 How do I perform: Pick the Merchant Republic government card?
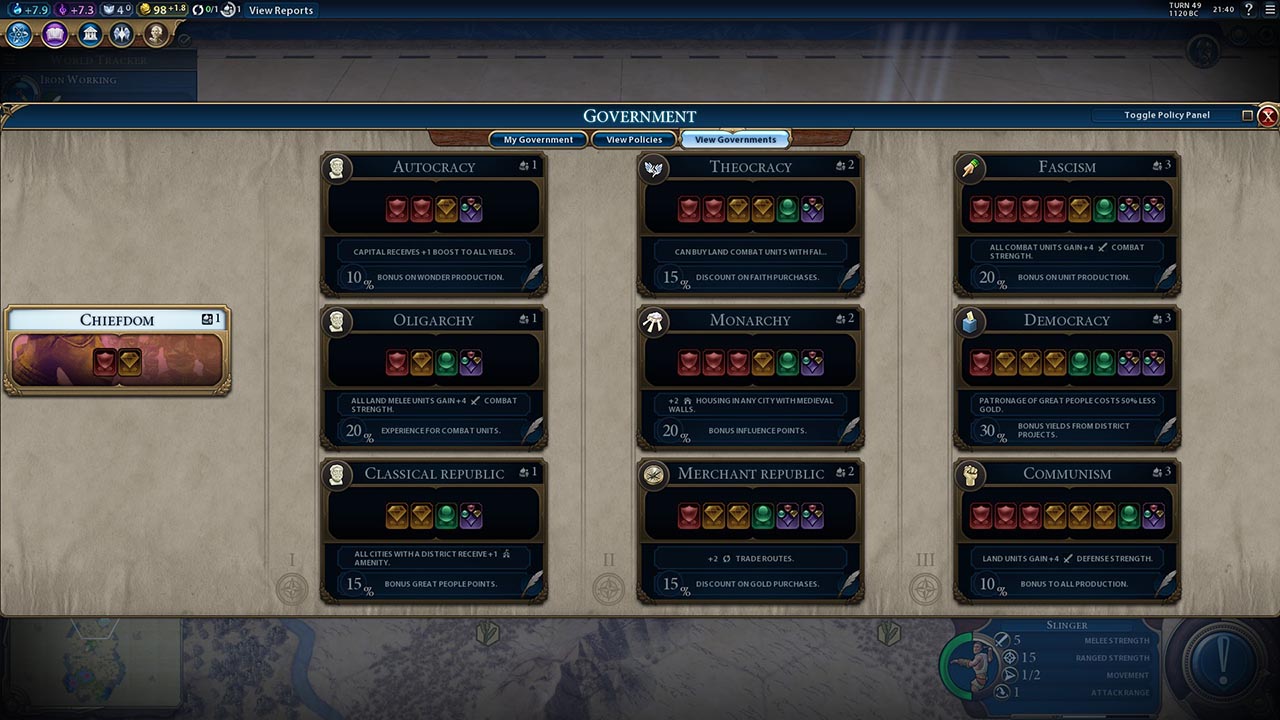[x=750, y=530]
